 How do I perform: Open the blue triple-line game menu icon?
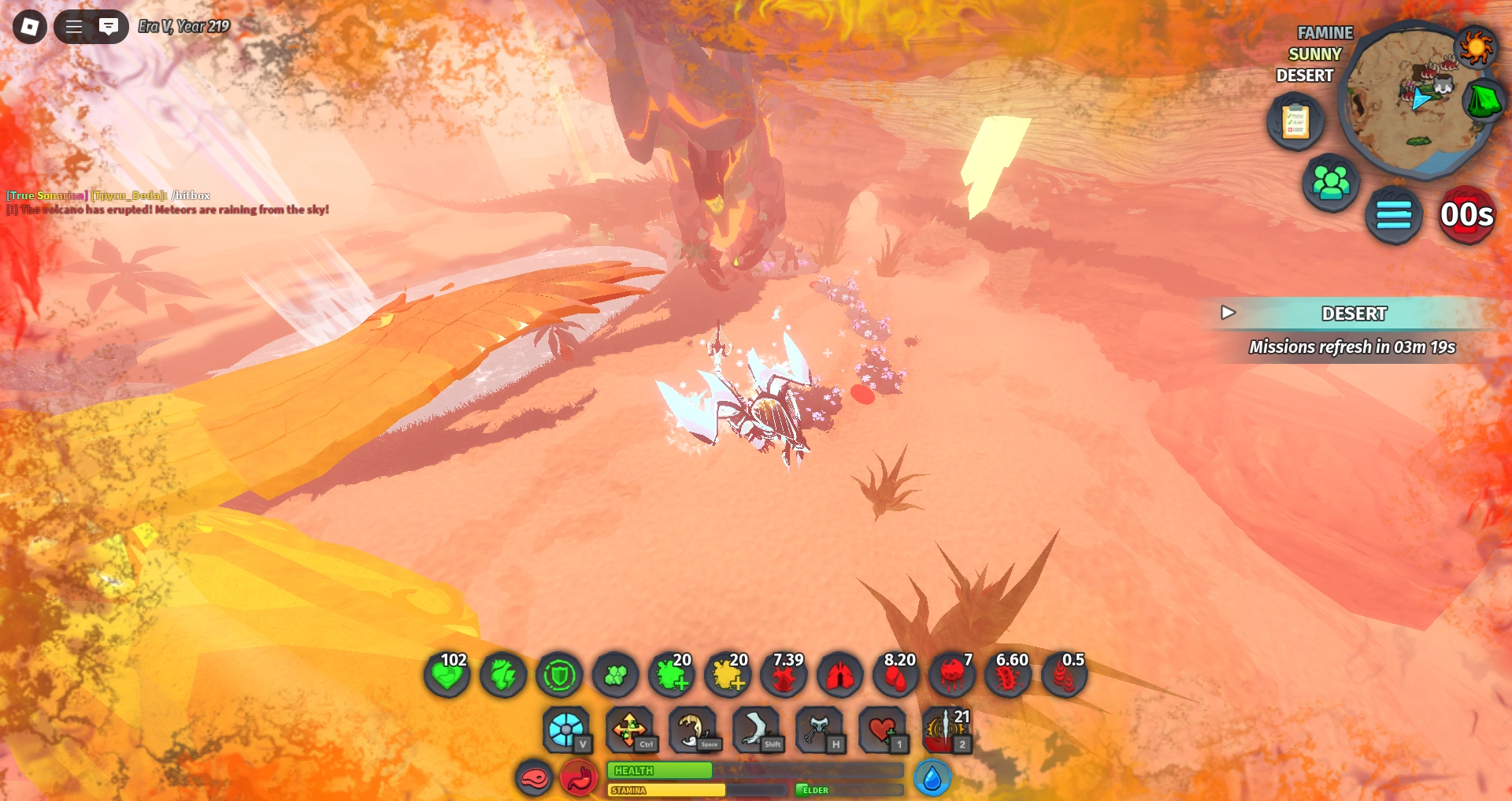[1394, 217]
